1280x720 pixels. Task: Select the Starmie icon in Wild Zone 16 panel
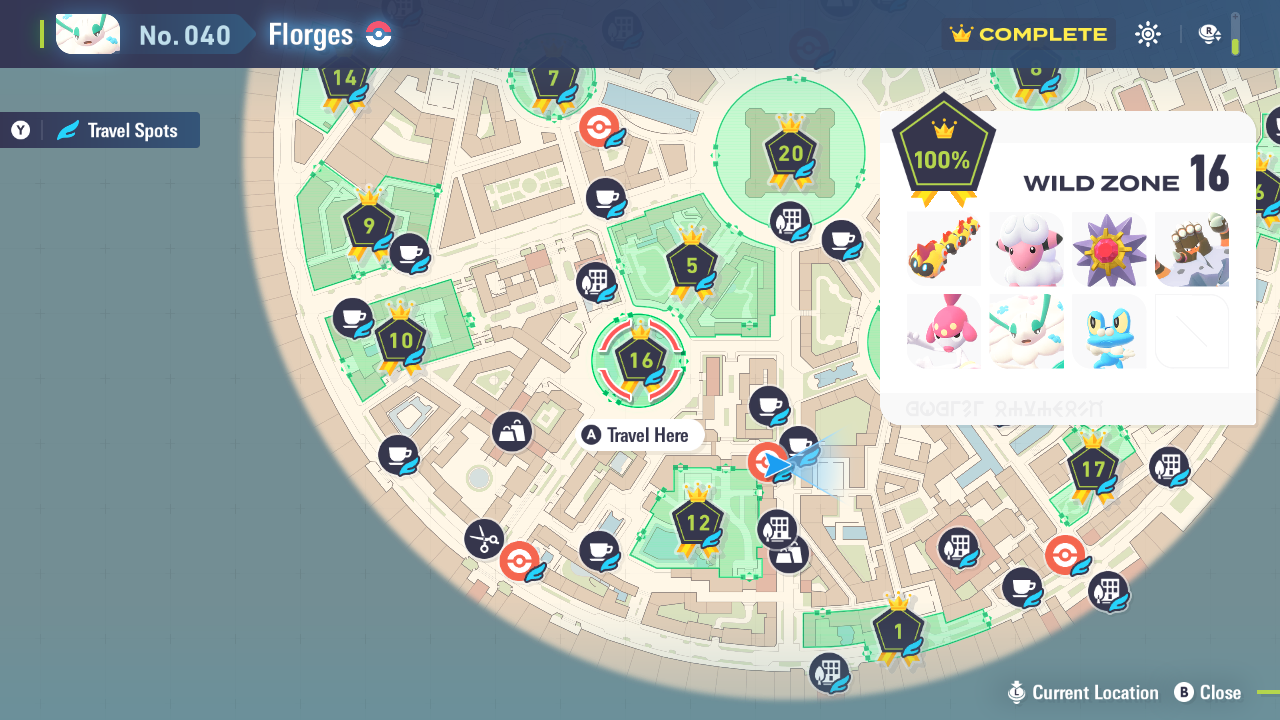tap(1108, 248)
